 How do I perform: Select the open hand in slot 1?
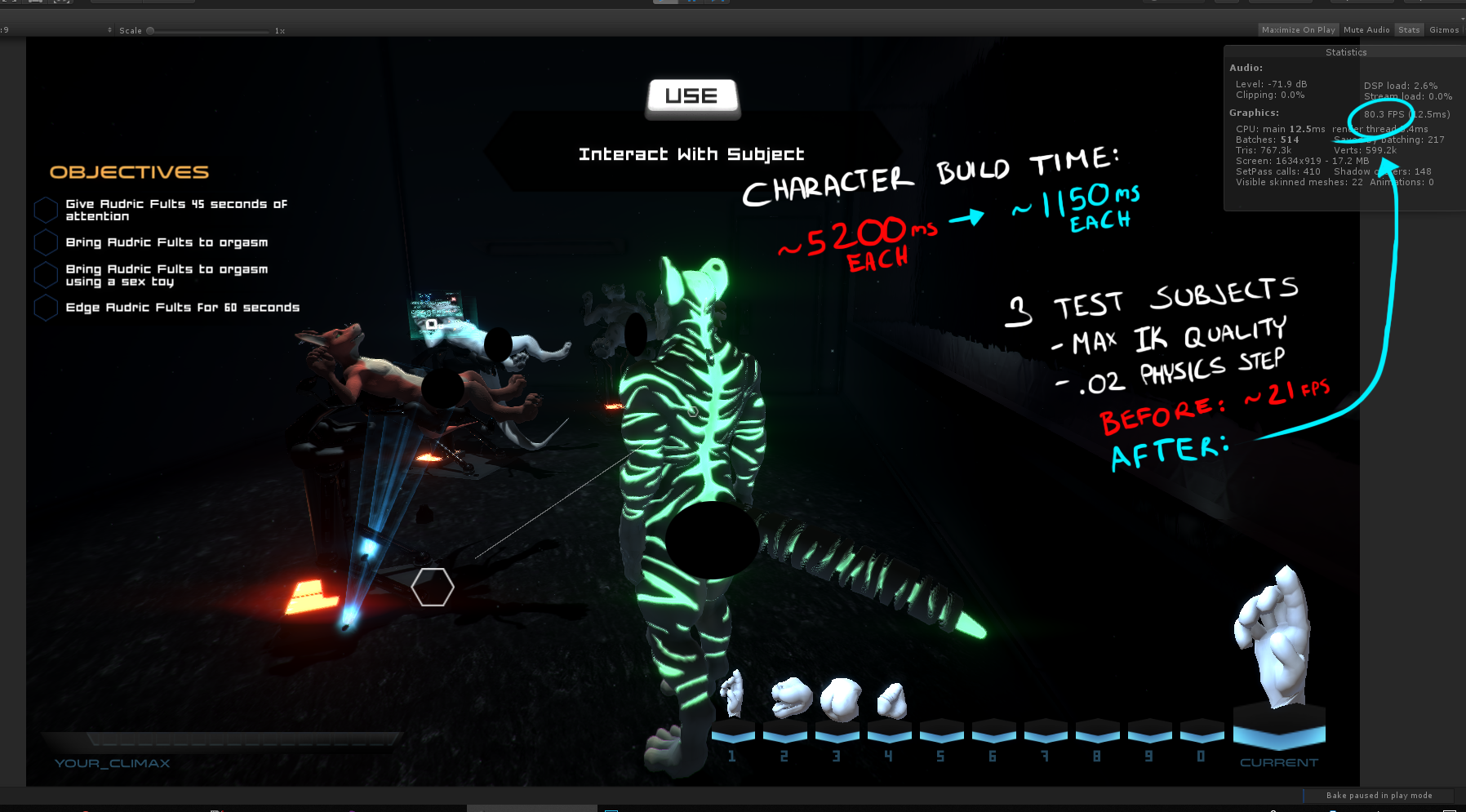(x=732, y=696)
